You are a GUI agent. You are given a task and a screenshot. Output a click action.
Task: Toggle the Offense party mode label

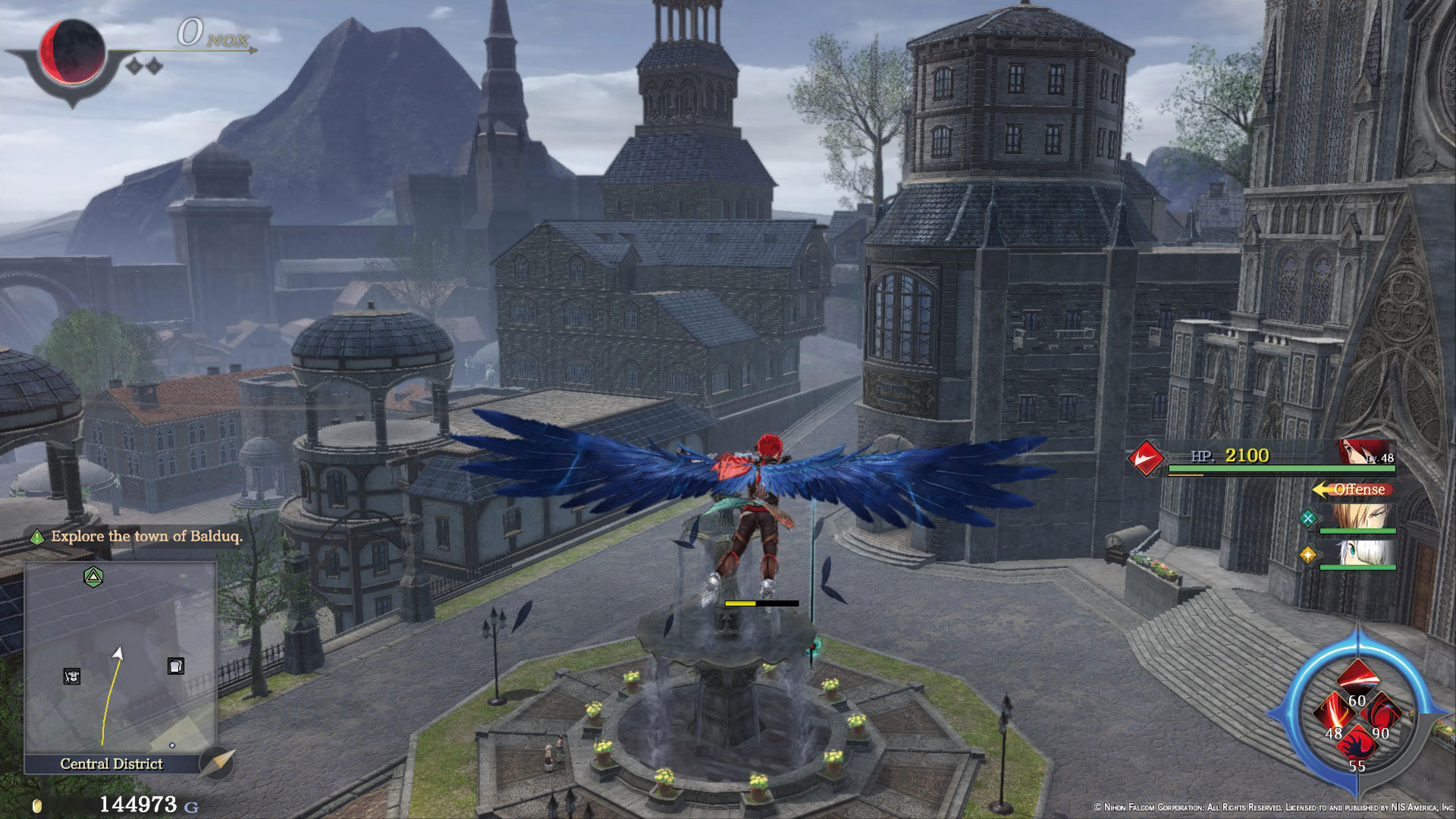tap(1354, 490)
